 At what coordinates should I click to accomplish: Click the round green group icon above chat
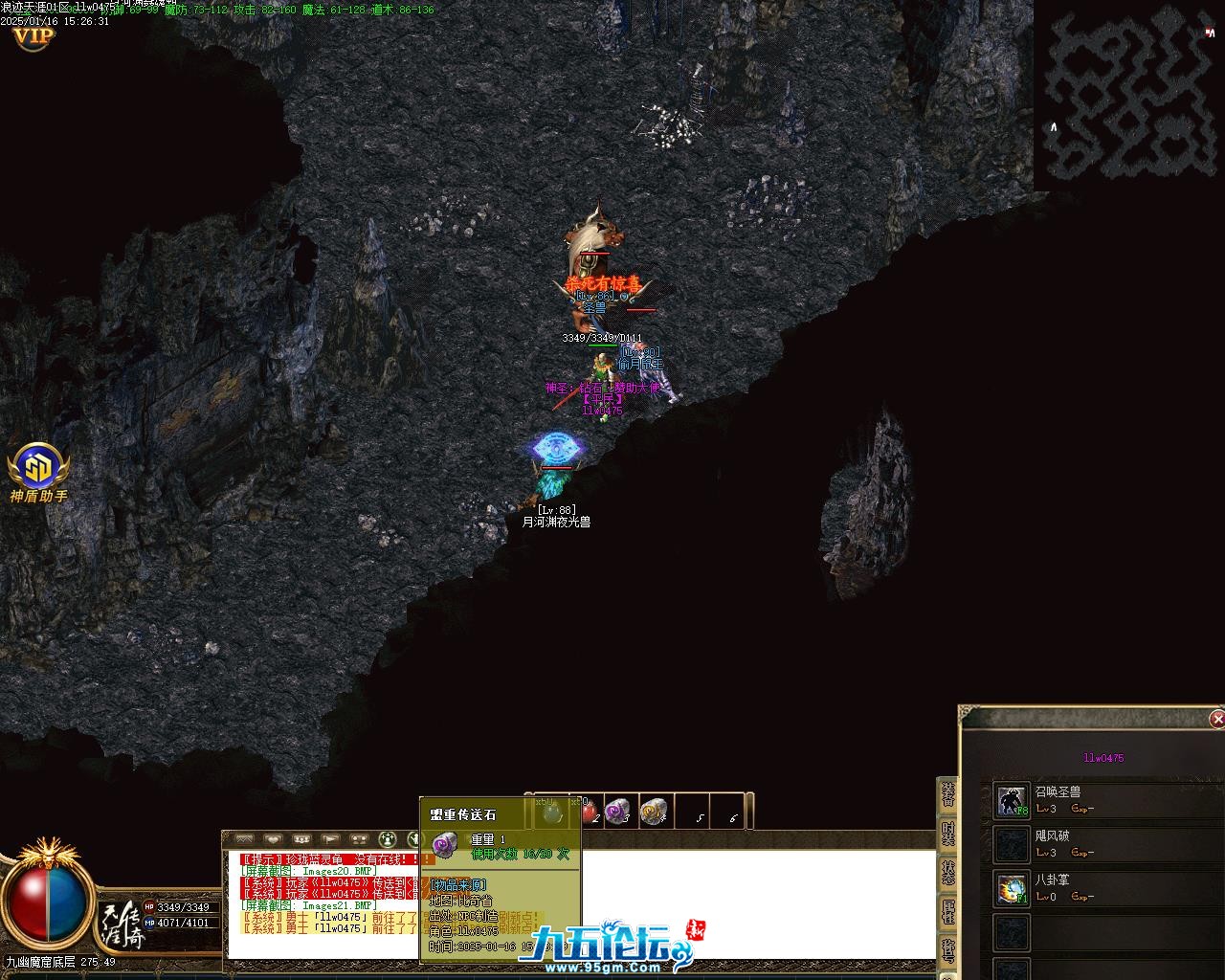click(x=388, y=839)
